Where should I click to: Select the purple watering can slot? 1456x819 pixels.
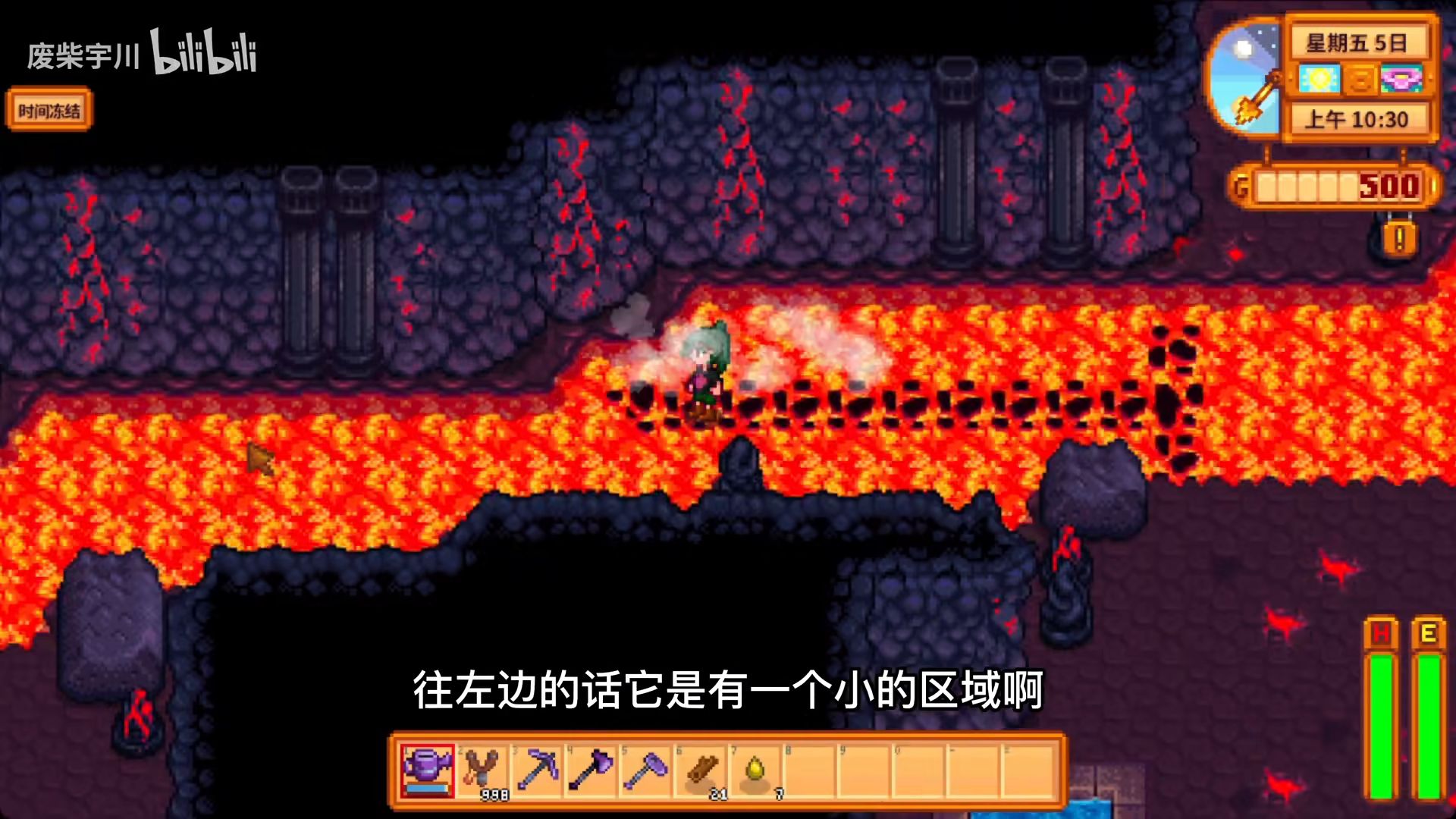[428, 770]
